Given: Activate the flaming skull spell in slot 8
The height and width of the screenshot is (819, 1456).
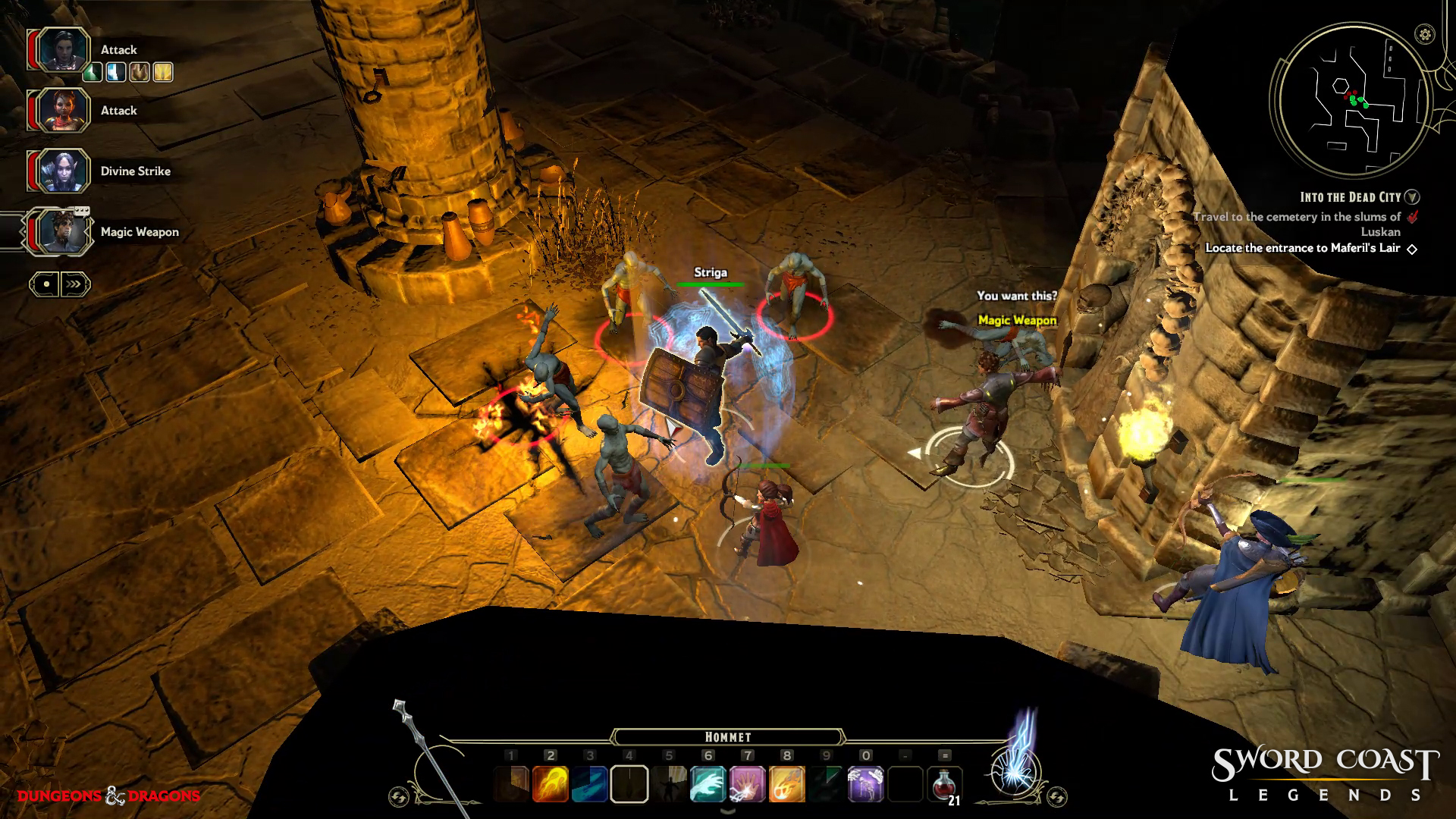Looking at the screenshot, I should click(x=786, y=783).
